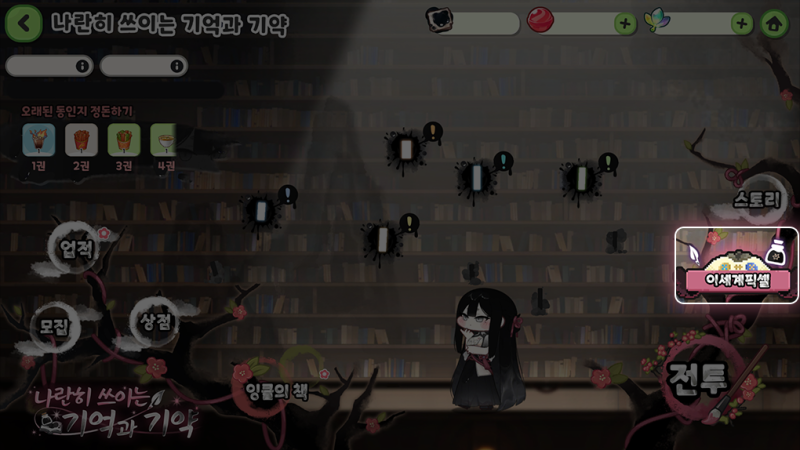Select the 2권 volume icon
Viewport: 800px width, 450px height.
click(x=81, y=140)
